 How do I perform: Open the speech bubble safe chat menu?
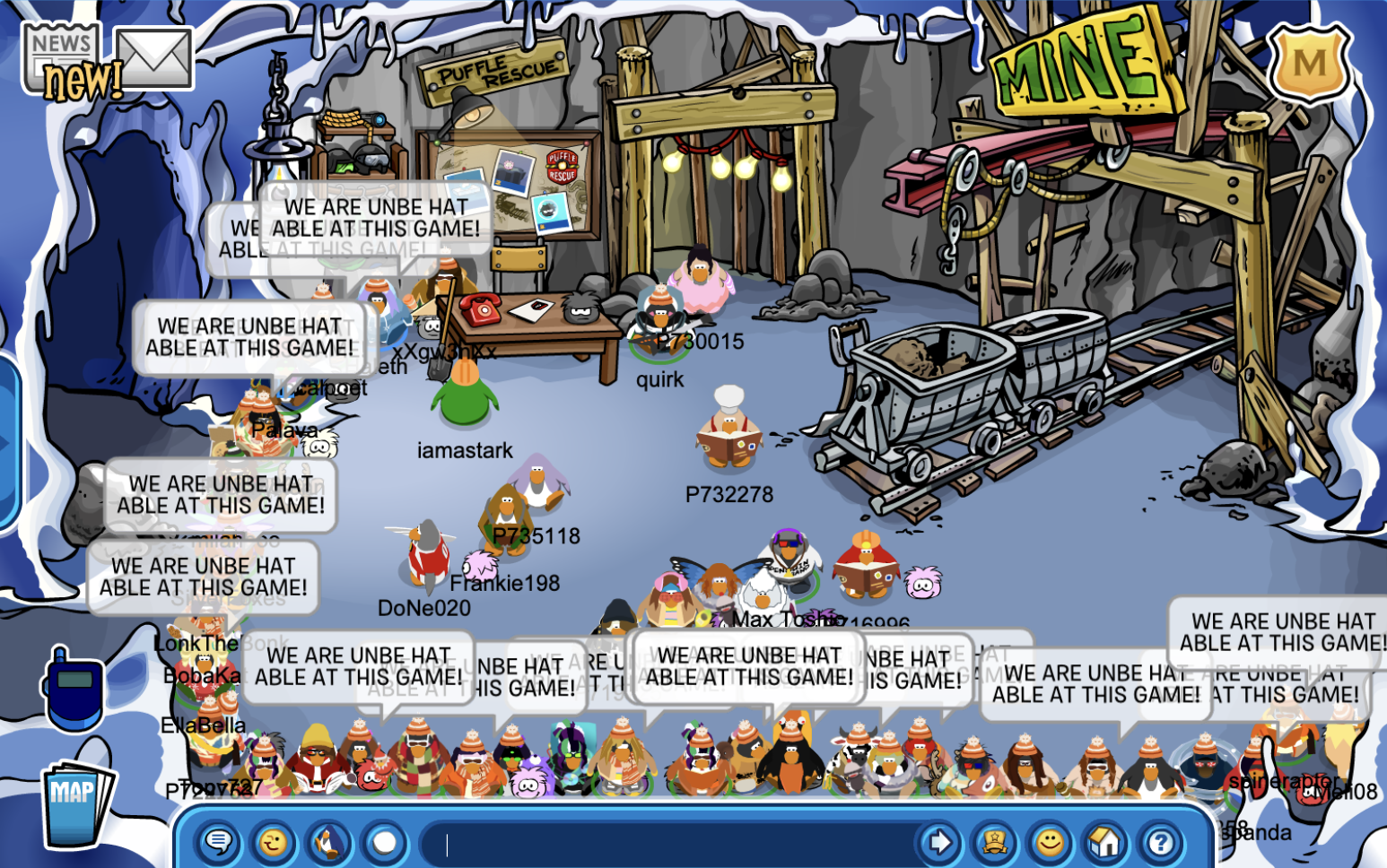218,843
